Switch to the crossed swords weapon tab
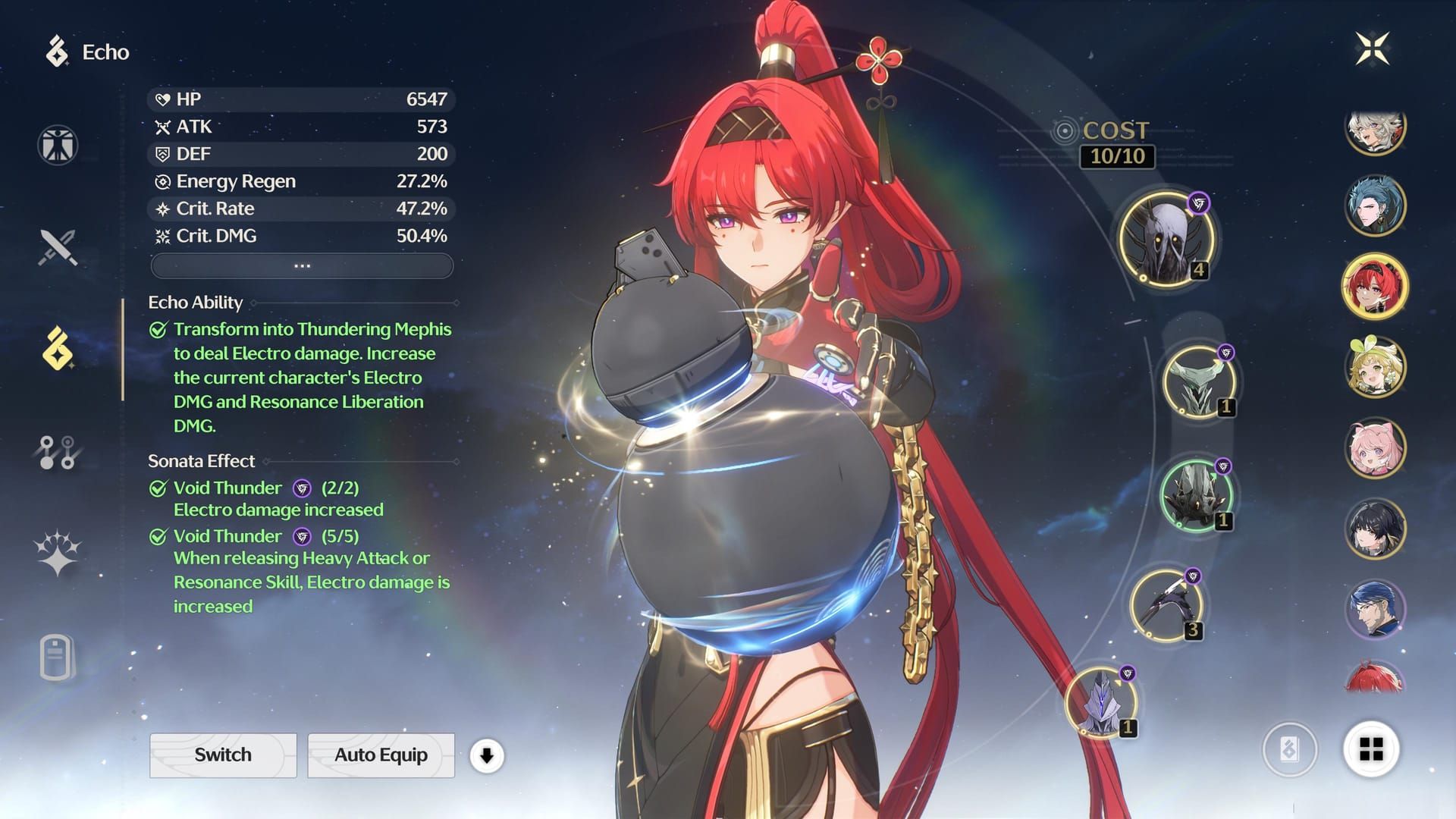 [58, 247]
